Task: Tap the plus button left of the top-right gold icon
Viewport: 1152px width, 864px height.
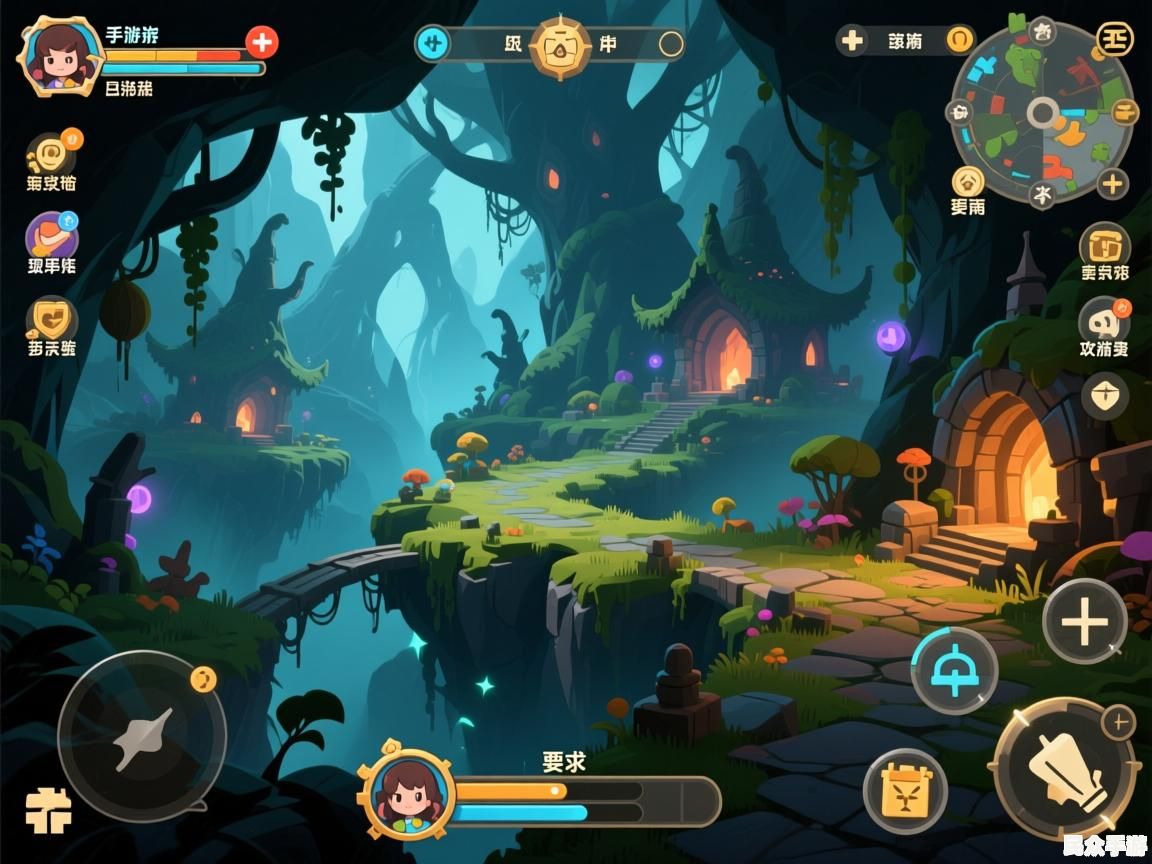Action: pyautogui.click(x=852, y=41)
